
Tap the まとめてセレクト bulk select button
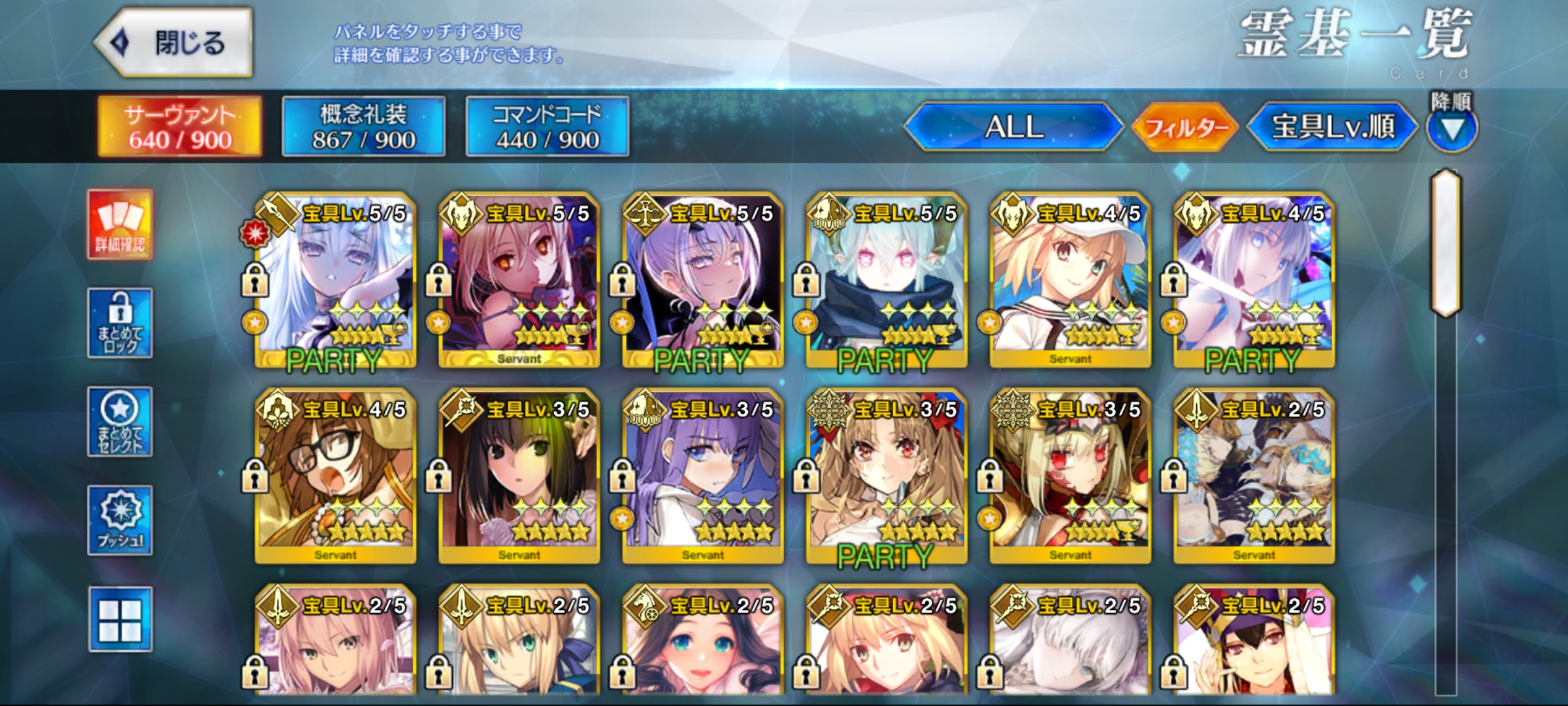[x=120, y=422]
